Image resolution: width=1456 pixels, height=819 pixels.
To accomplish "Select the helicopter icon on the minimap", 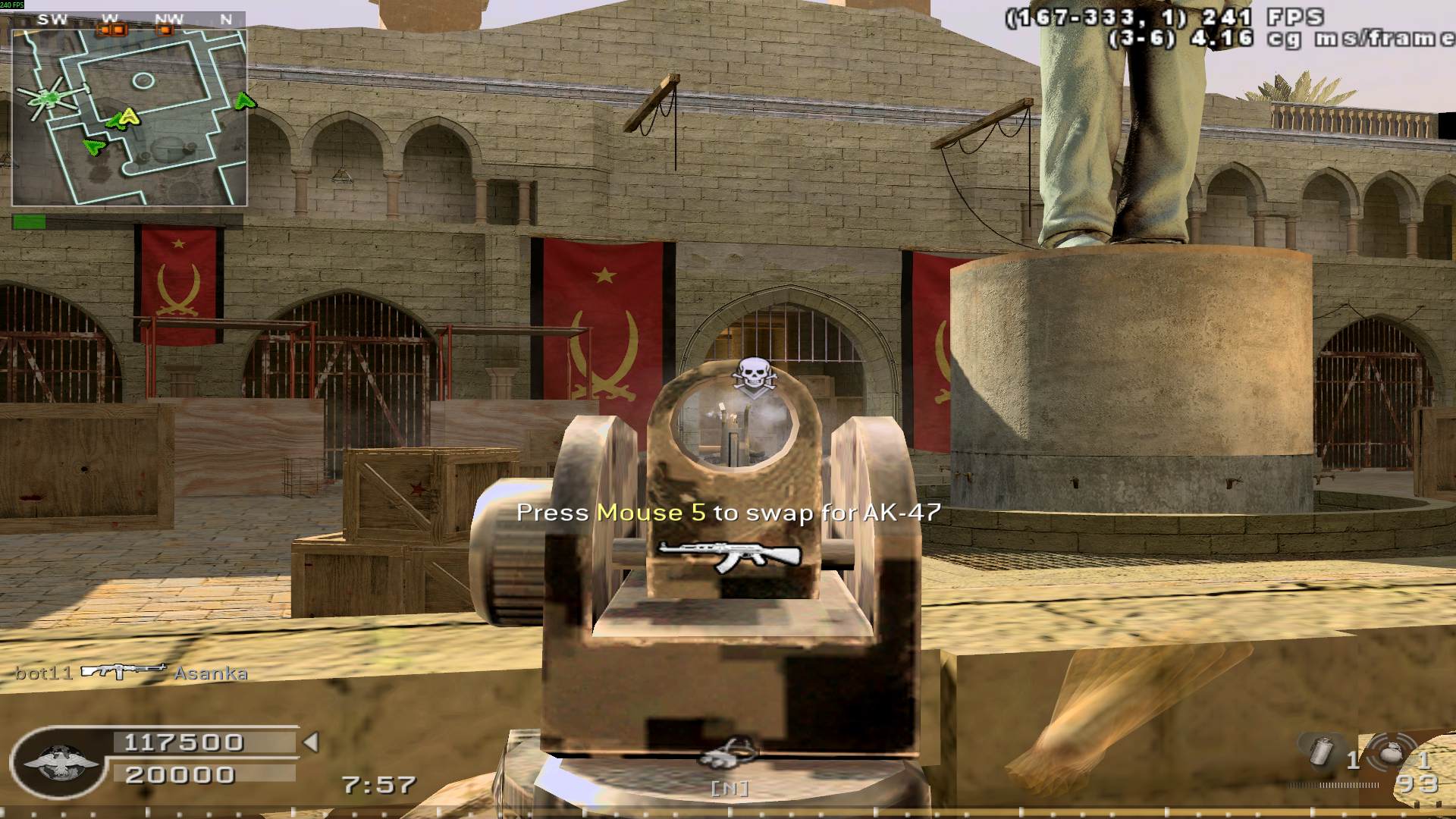I will tap(49, 97).
